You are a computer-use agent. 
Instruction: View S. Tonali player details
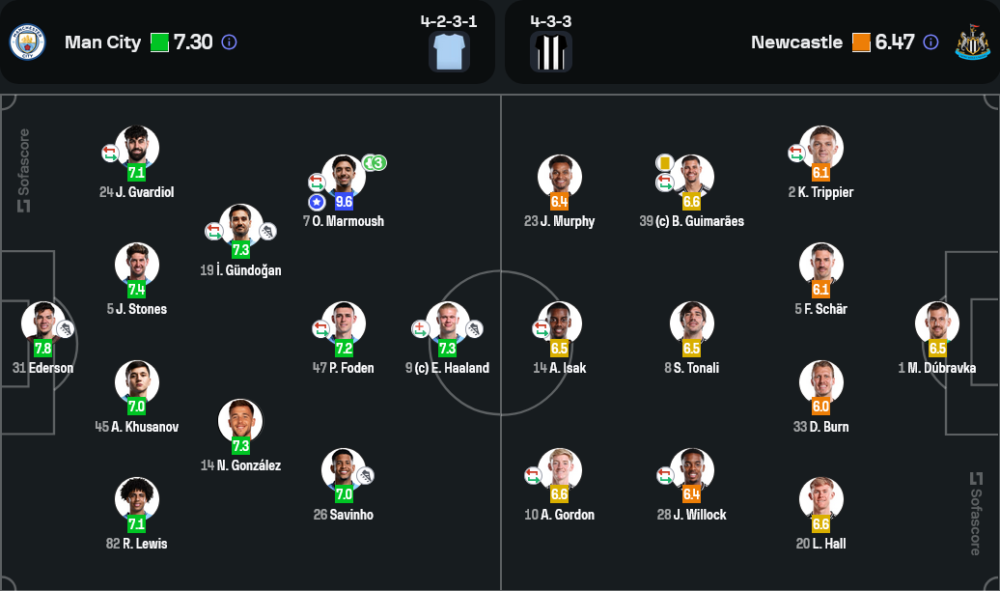(691, 324)
